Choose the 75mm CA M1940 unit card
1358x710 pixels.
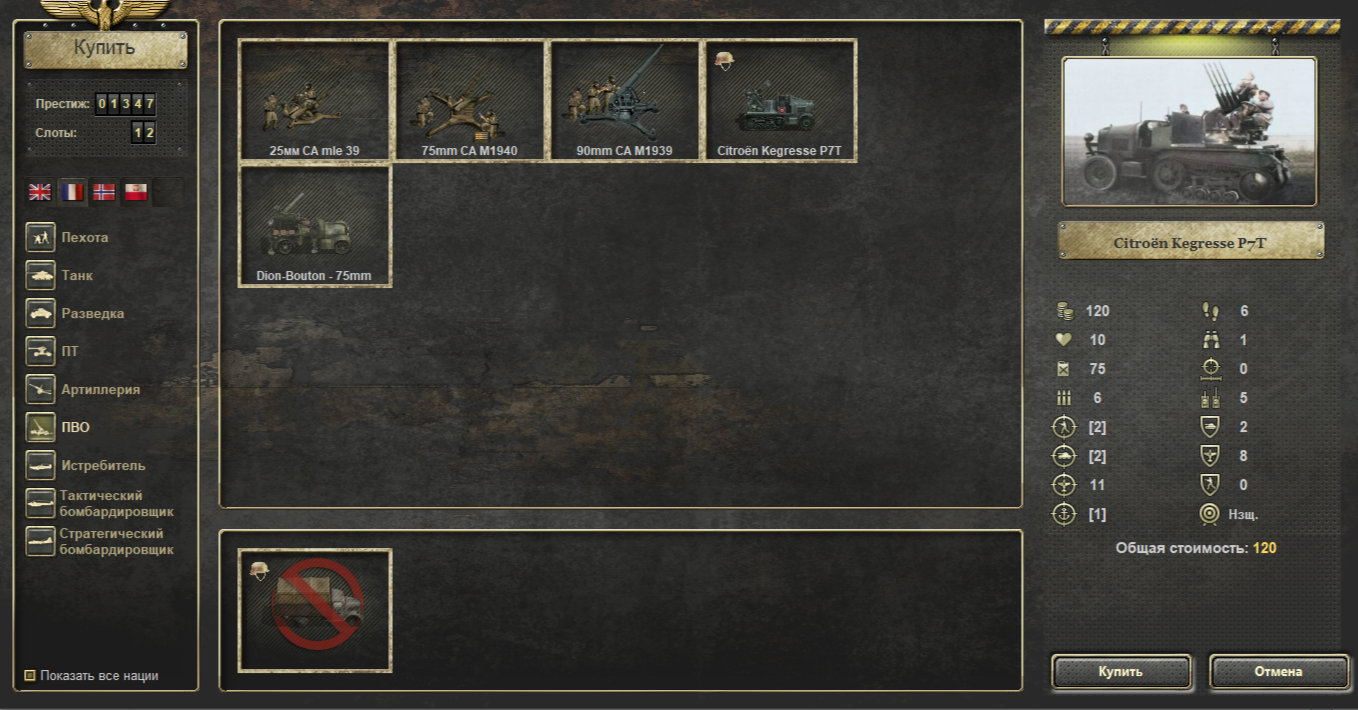click(x=470, y=101)
